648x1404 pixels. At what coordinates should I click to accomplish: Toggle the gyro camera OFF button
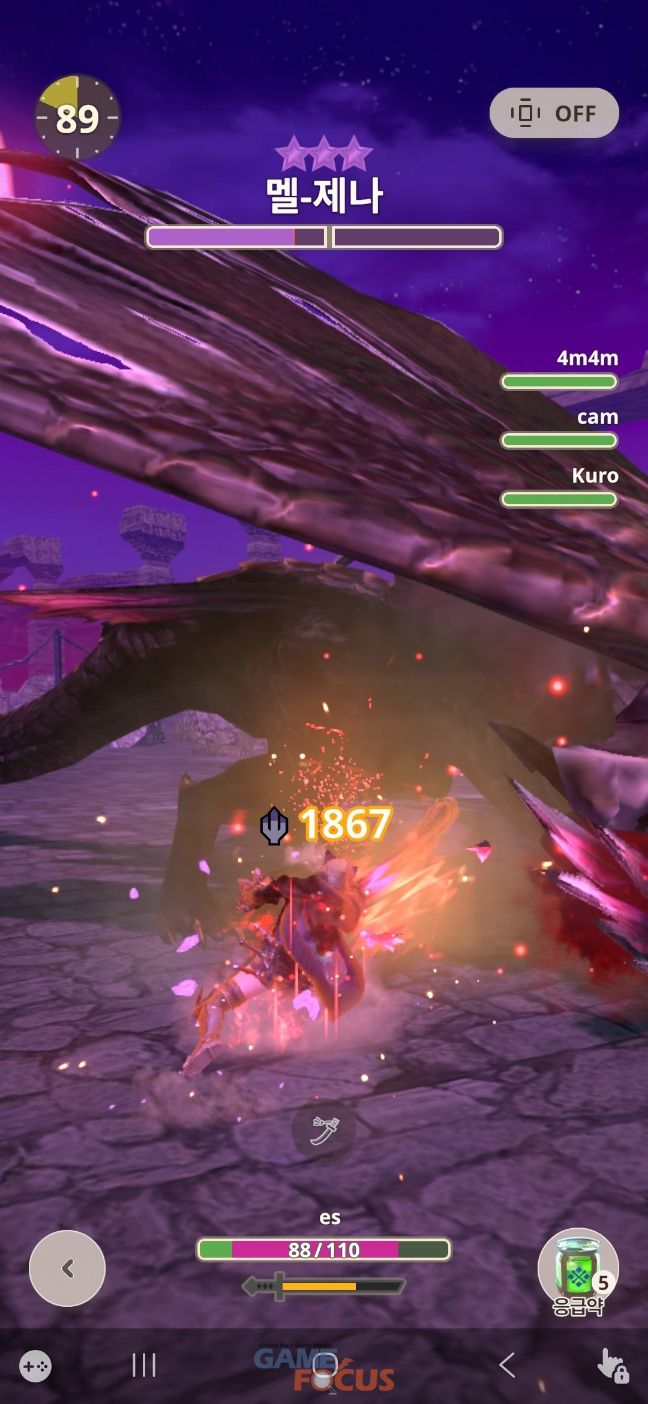tap(554, 113)
